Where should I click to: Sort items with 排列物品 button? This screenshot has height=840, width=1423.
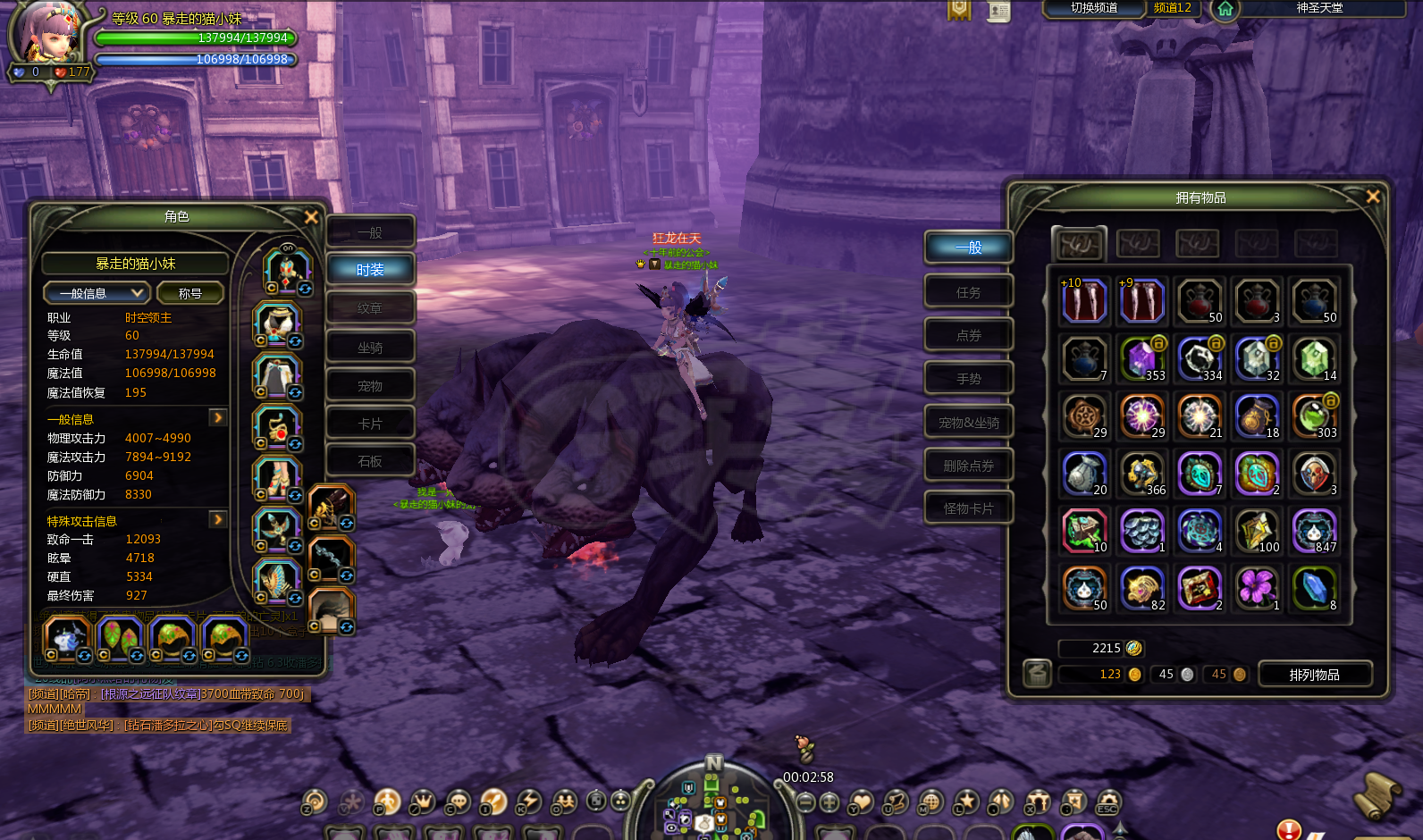[1314, 675]
